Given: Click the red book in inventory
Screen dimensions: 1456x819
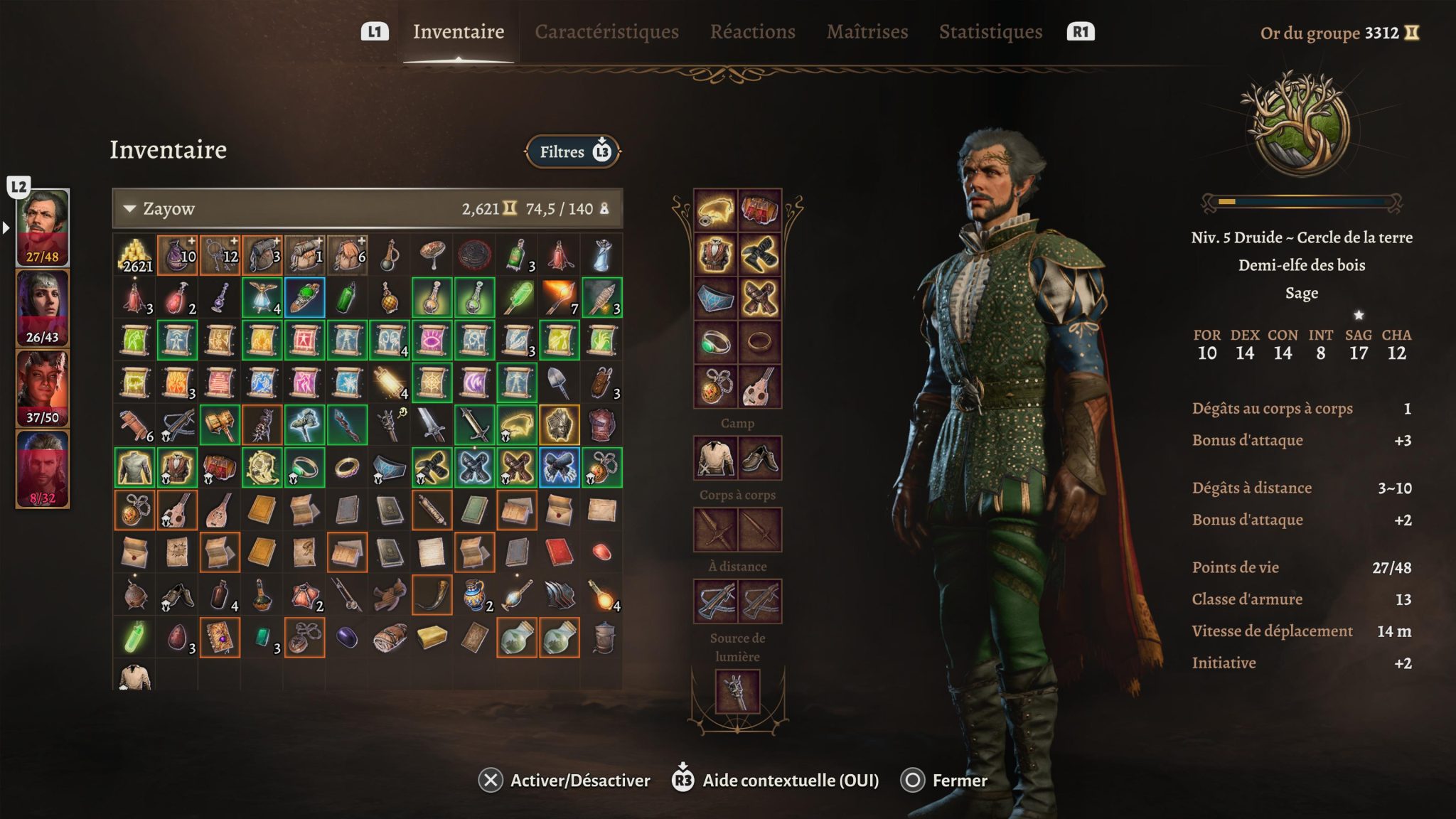Looking at the screenshot, I should (x=560, y=552).
